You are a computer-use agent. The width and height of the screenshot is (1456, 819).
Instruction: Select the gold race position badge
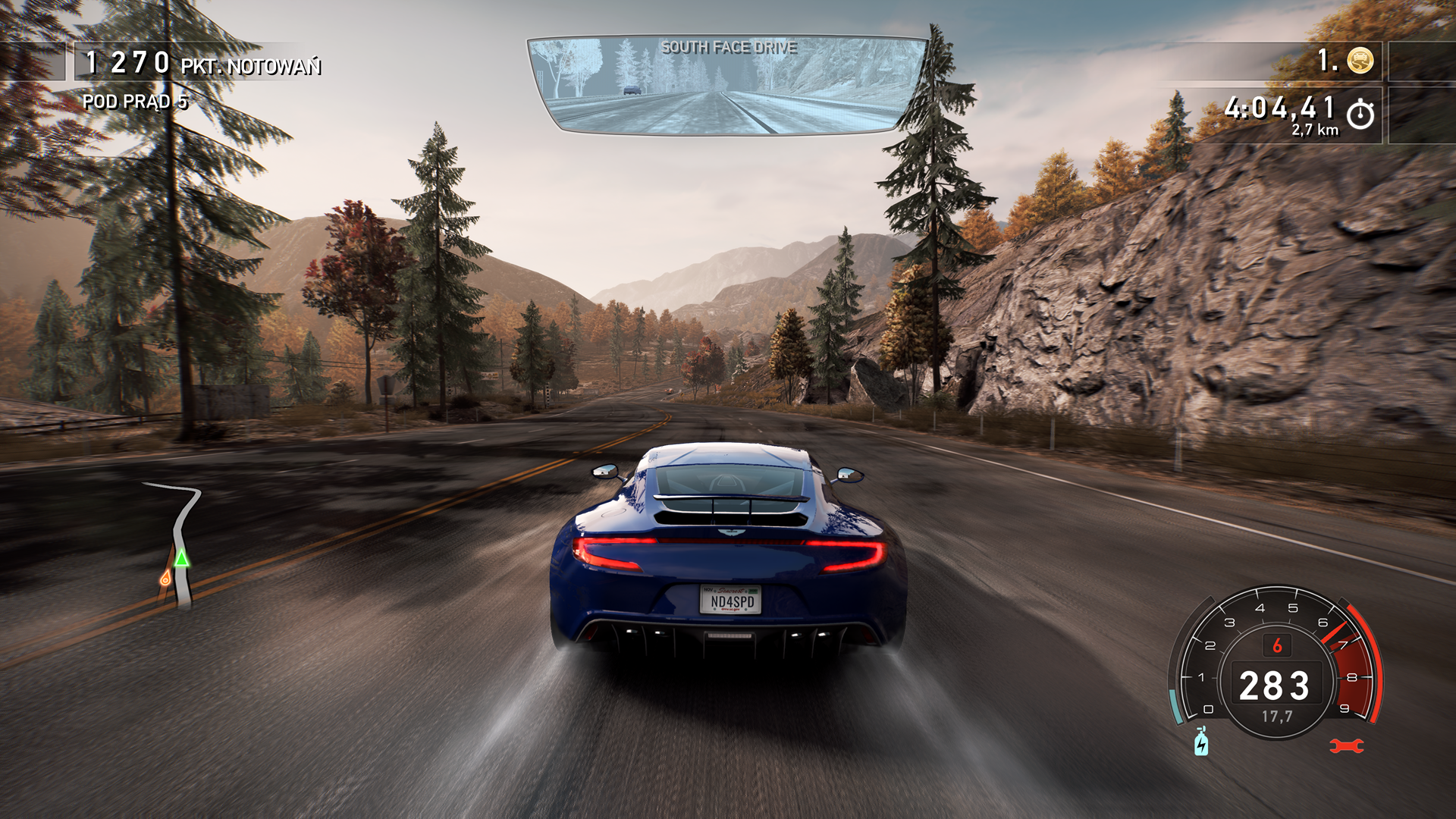click(1360, 60)
